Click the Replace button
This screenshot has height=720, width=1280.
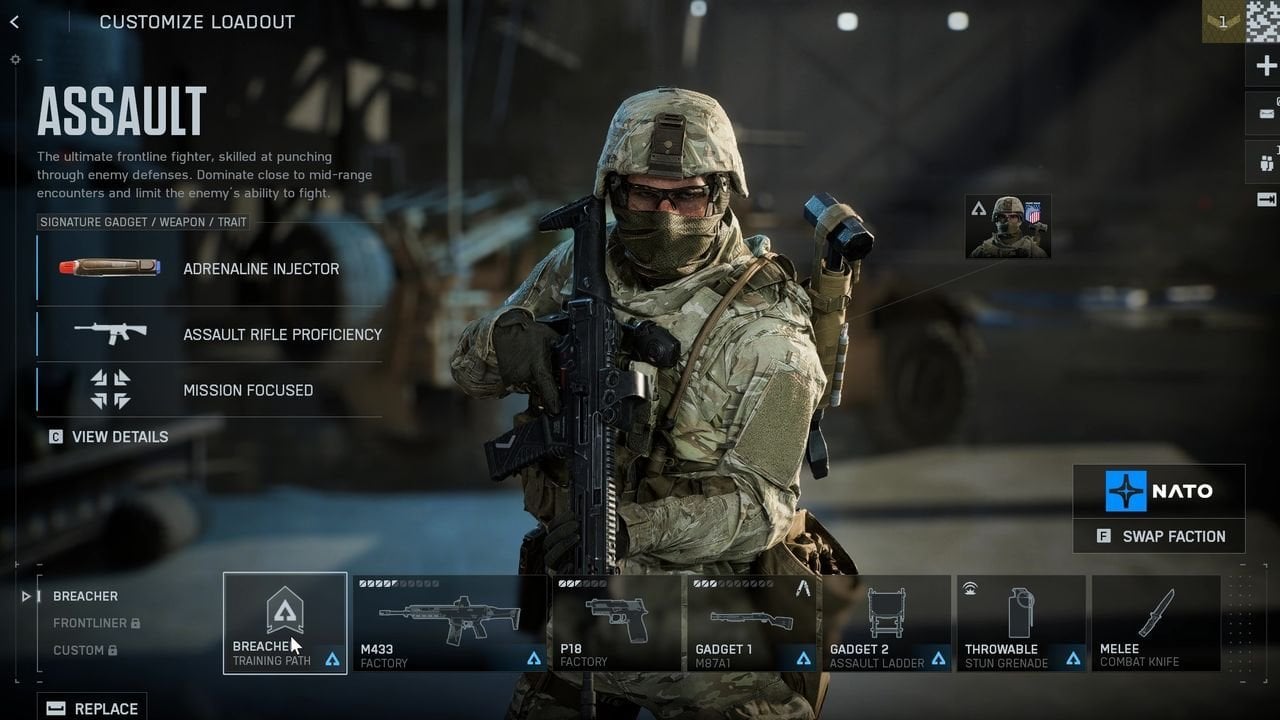[x=92, y=708]
